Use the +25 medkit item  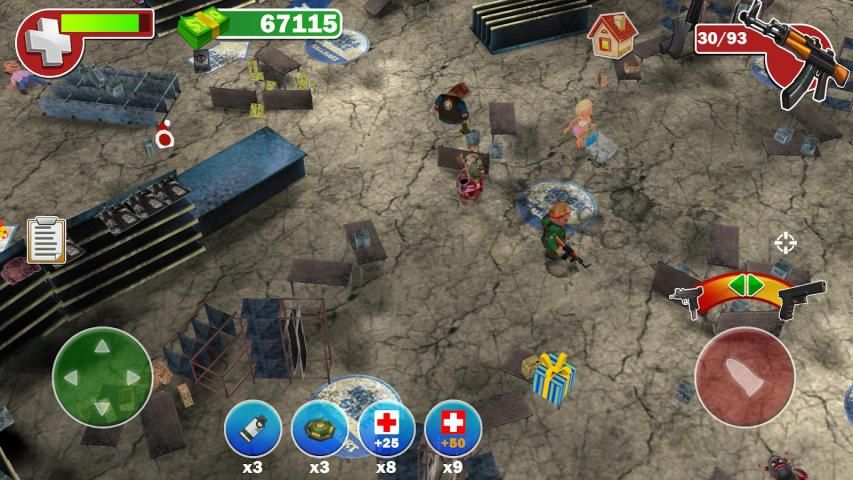(x=386, y=429)
